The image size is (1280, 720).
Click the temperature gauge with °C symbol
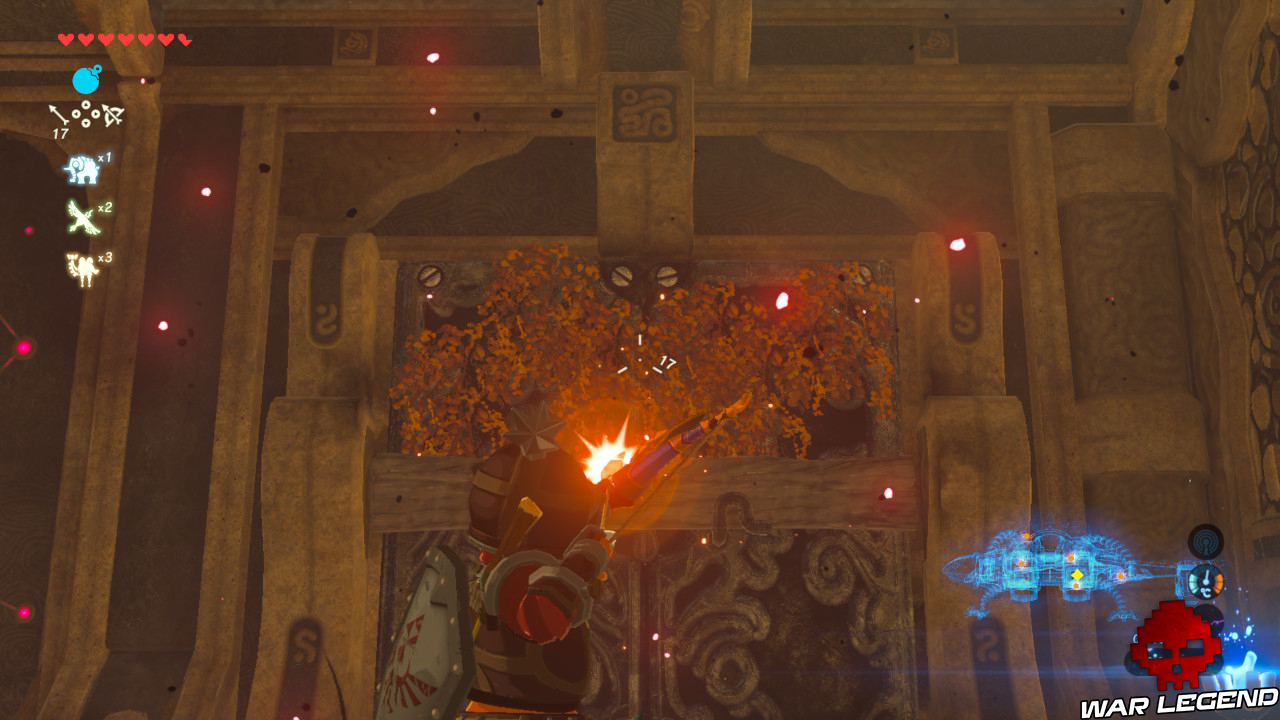(1207, 581)
